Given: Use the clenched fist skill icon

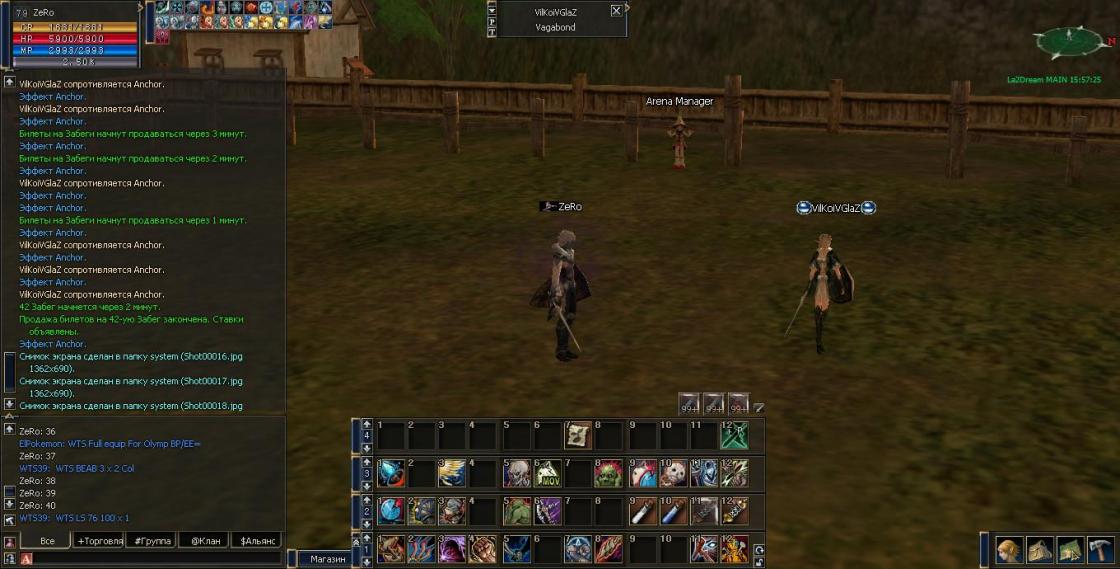Looking at the screenshot, I should click(484, 548).
